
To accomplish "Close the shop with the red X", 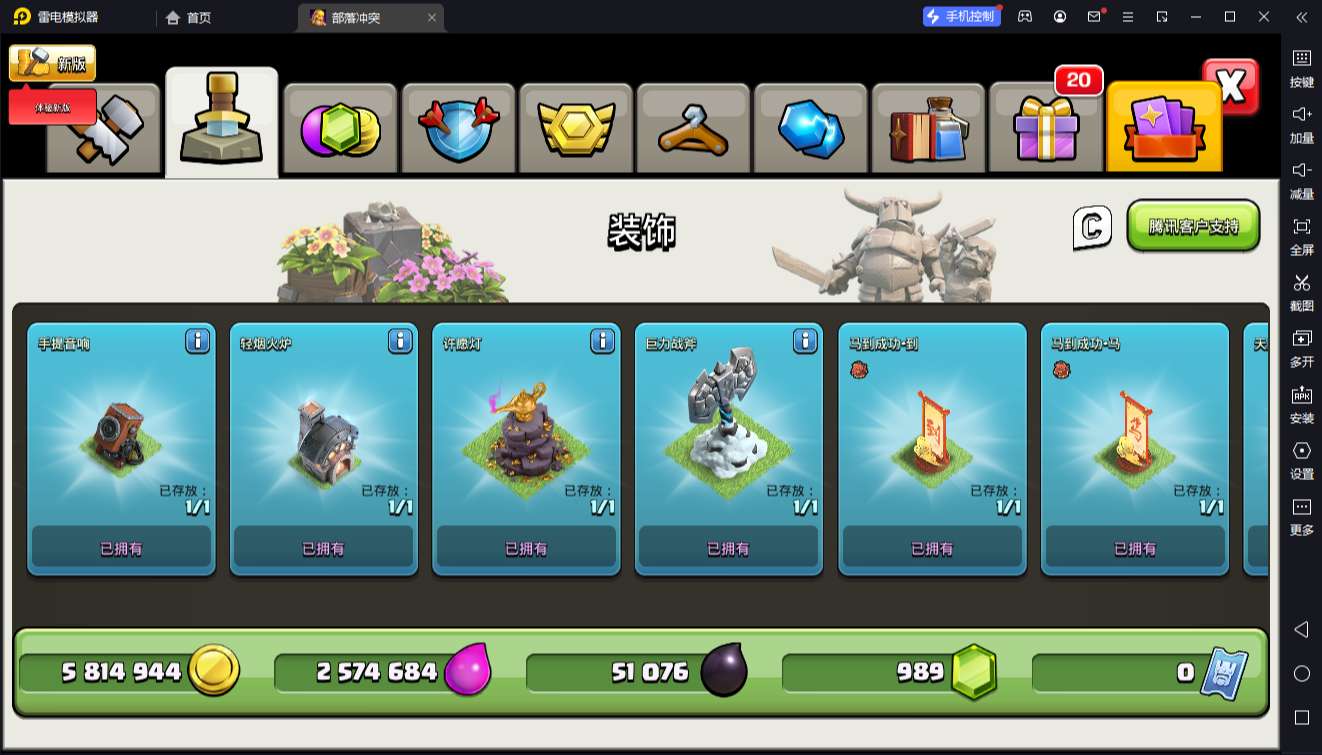I will pos(1231,87).
